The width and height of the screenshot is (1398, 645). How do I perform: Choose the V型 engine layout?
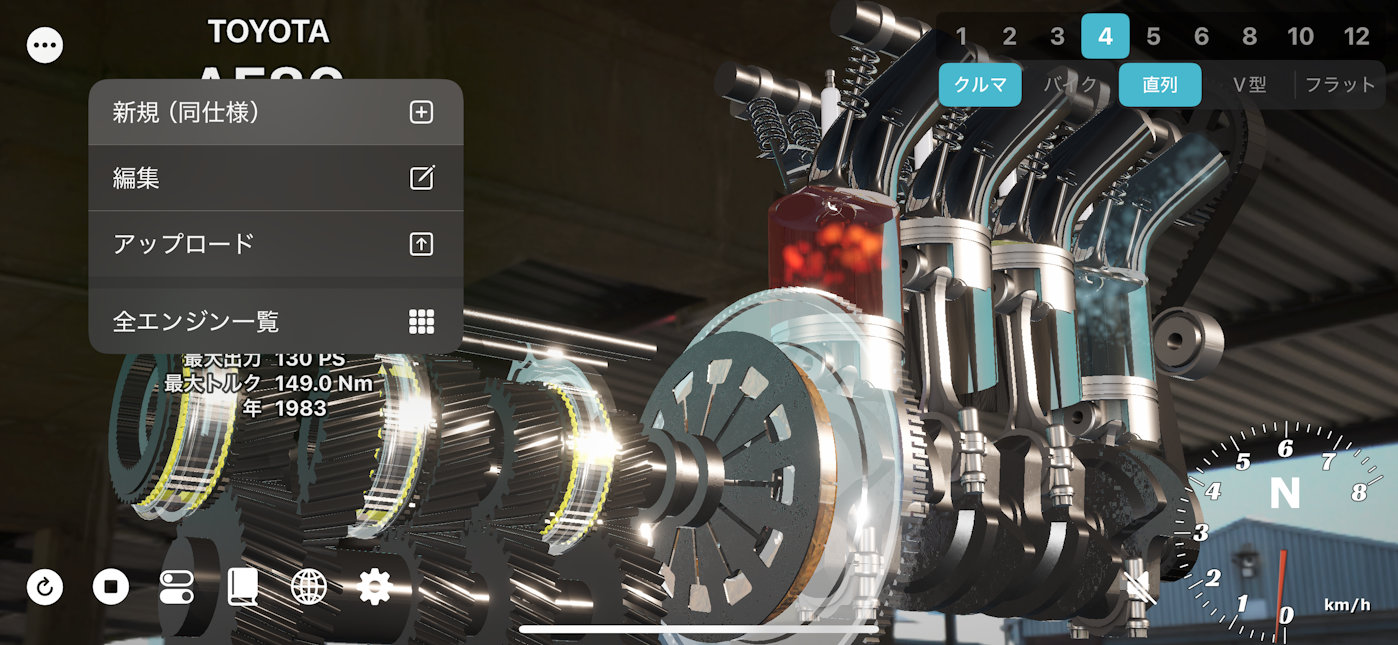coord(1249,85)
